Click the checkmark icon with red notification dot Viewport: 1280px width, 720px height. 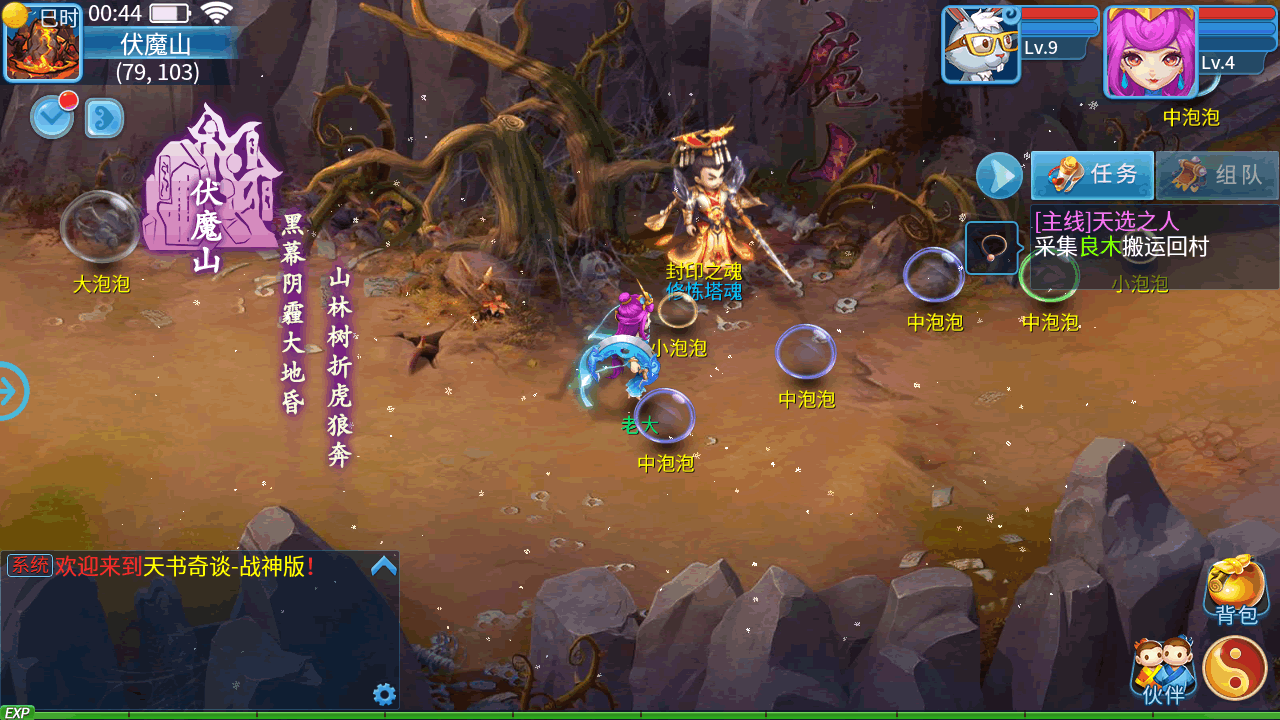pyautogui.click(x=52, y=117)
